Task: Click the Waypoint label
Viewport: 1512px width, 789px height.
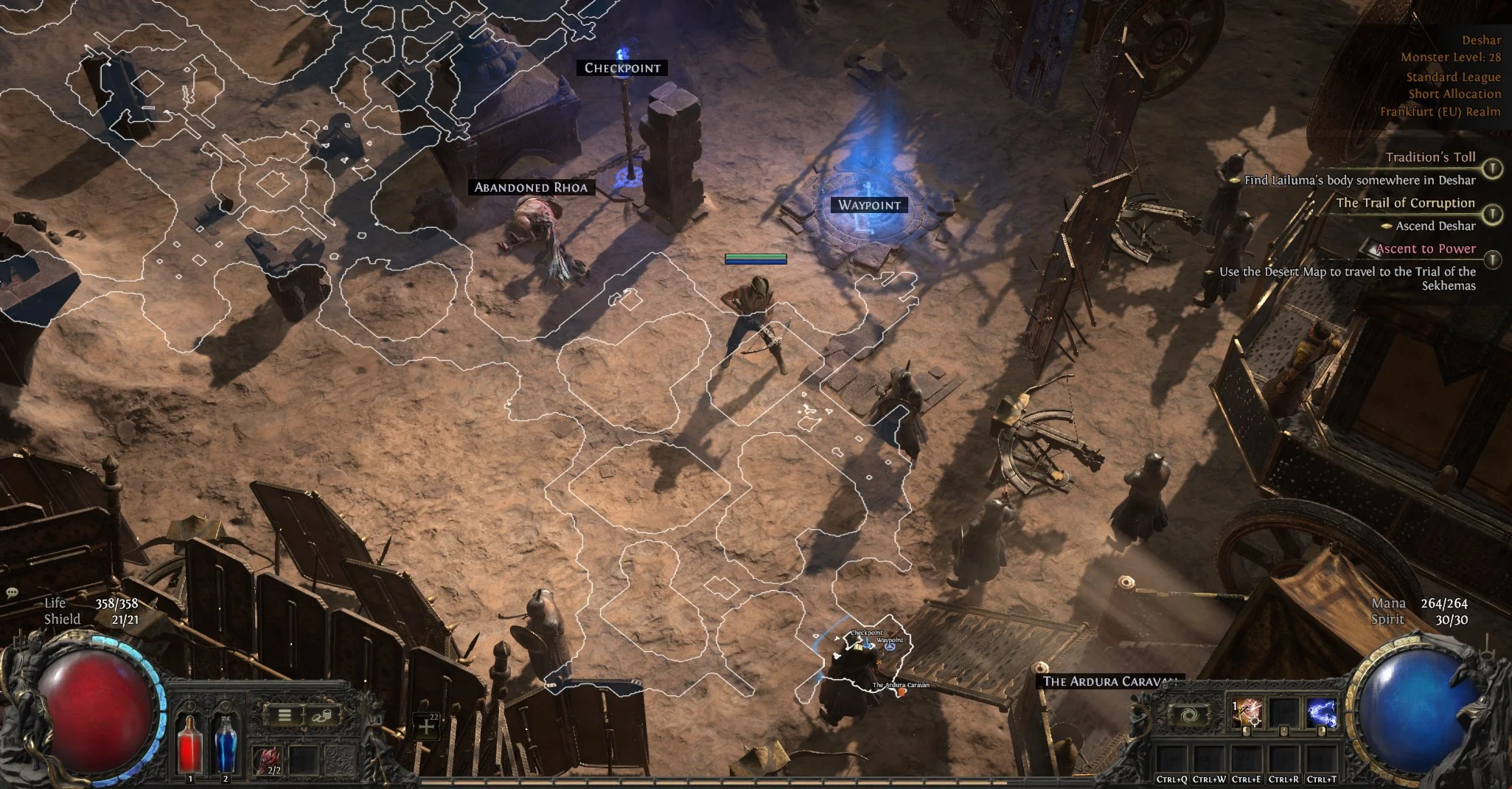Action: tap(869, 205)
